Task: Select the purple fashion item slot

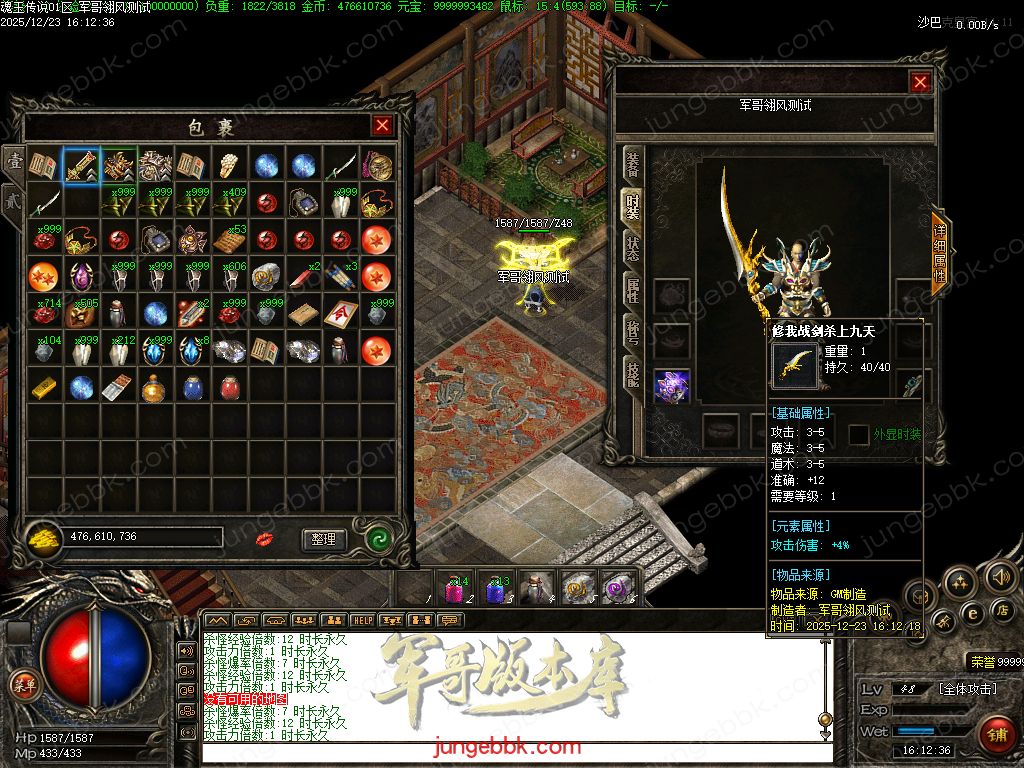Action: [x=672, y=386]
